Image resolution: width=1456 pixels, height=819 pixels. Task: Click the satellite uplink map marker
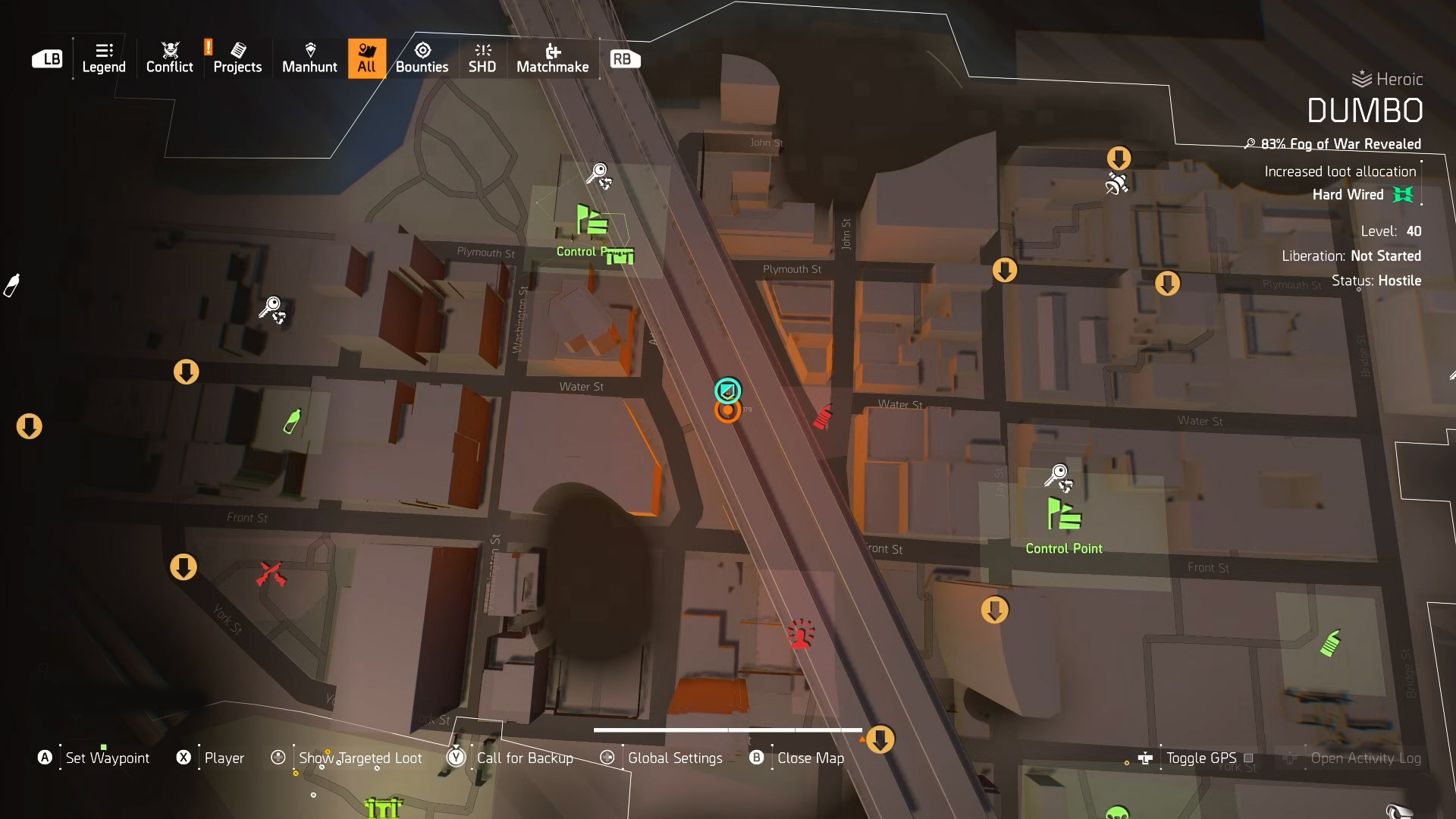click(x=1116, y=184)
